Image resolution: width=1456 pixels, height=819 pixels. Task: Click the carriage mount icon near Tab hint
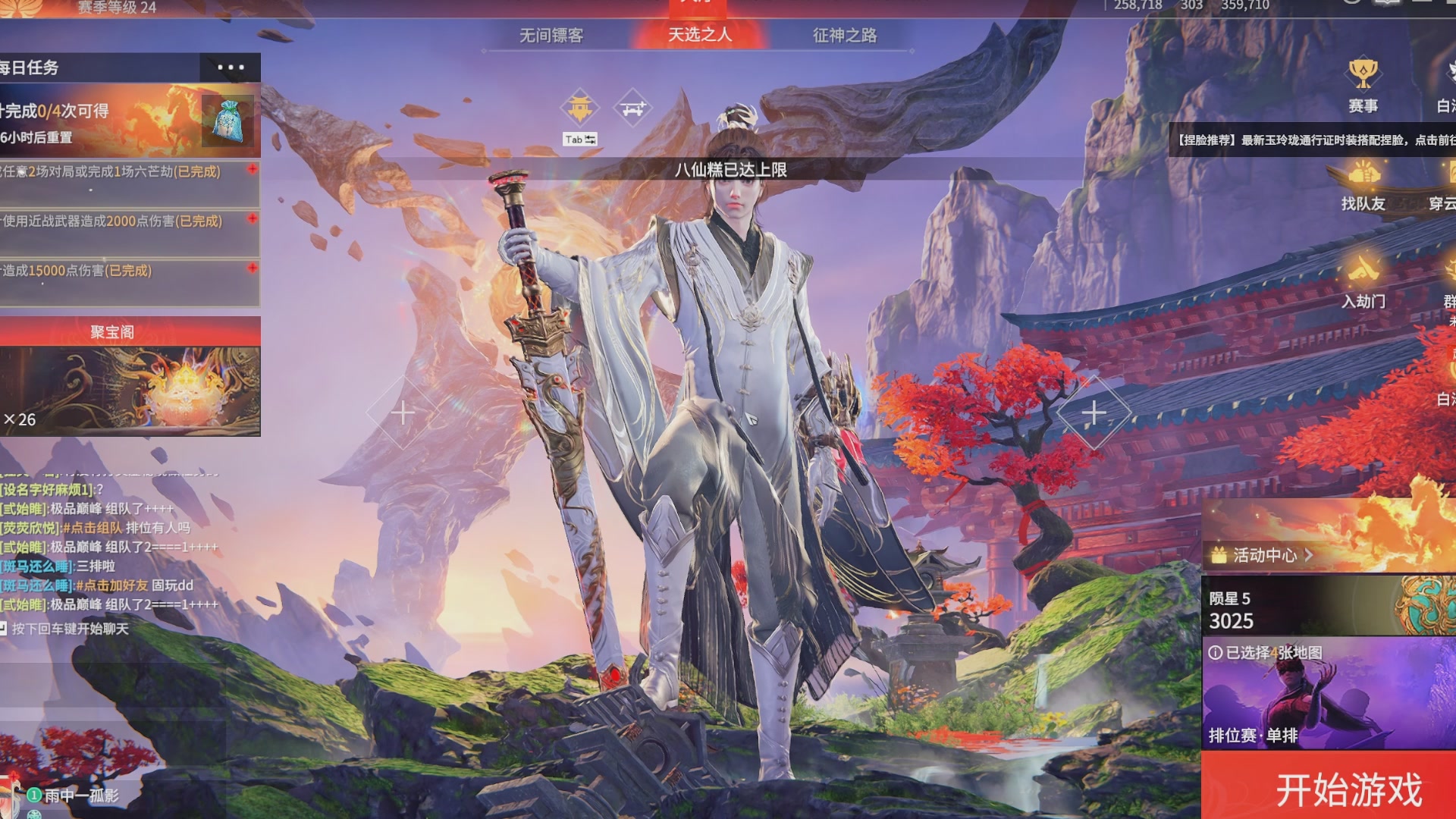[634, 107]
